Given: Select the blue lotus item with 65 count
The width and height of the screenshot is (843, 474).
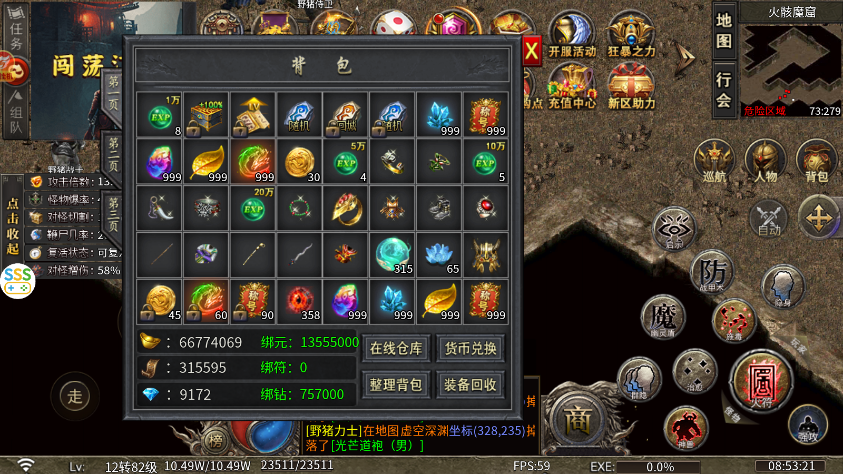Looking at the screenshot, I should point(440,255).
